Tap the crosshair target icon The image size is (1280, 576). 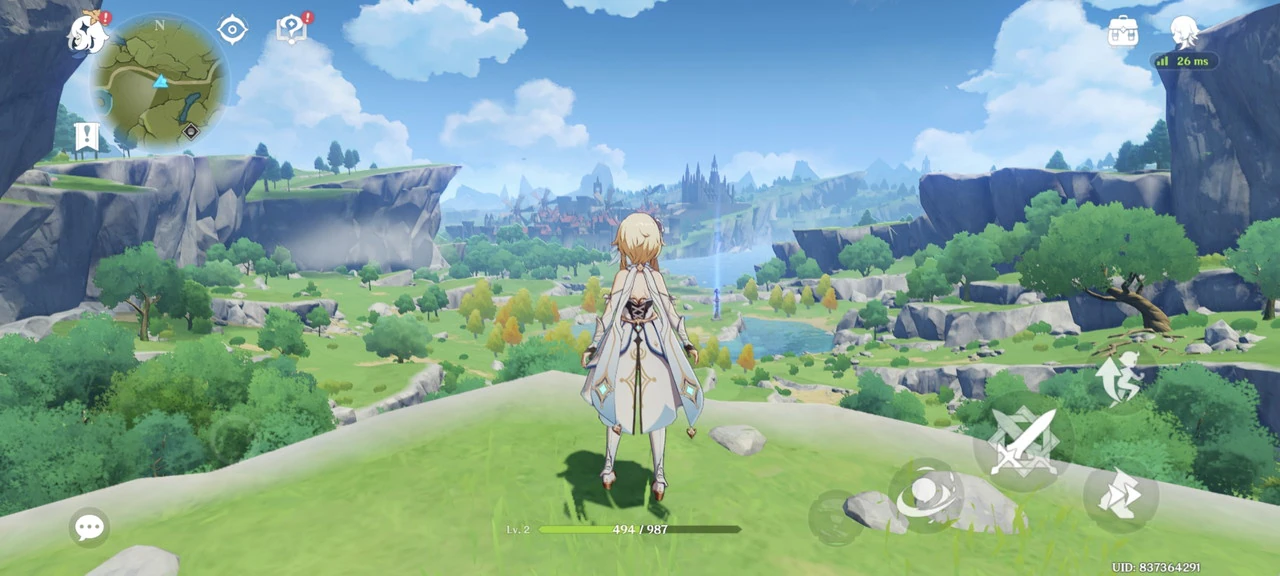(232, 30)
